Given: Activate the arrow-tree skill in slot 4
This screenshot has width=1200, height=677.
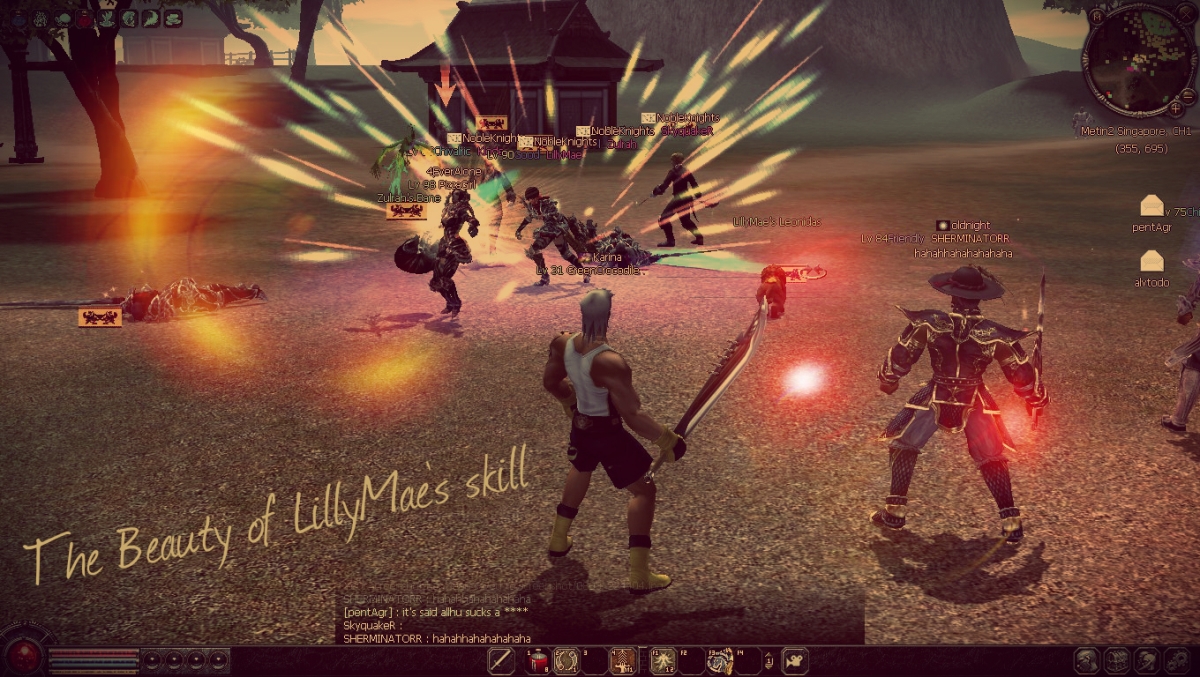Looking at the screenshot, I should tap(625, 661).
